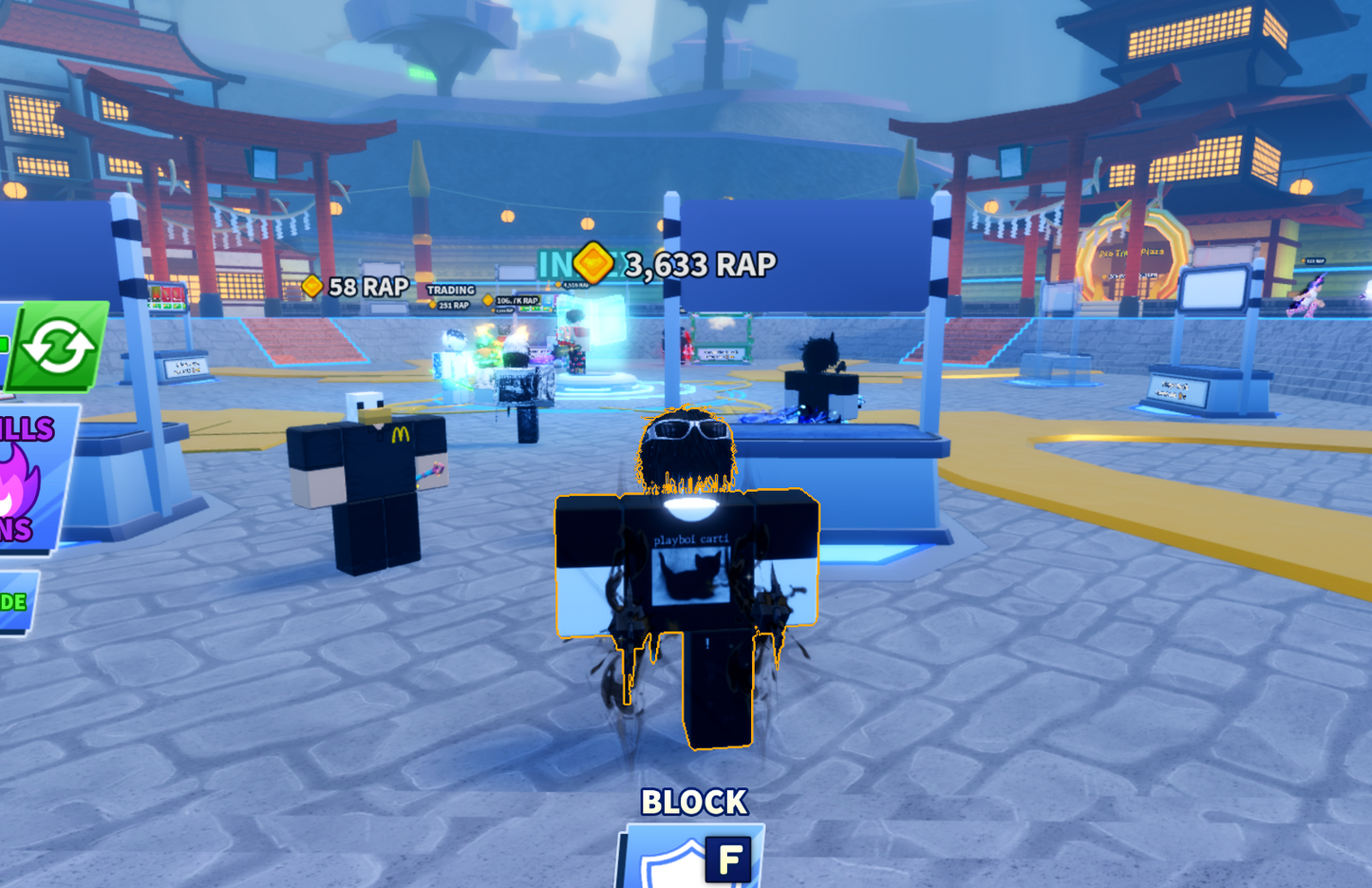Click the TRADING status above the player

click(453, 289)
